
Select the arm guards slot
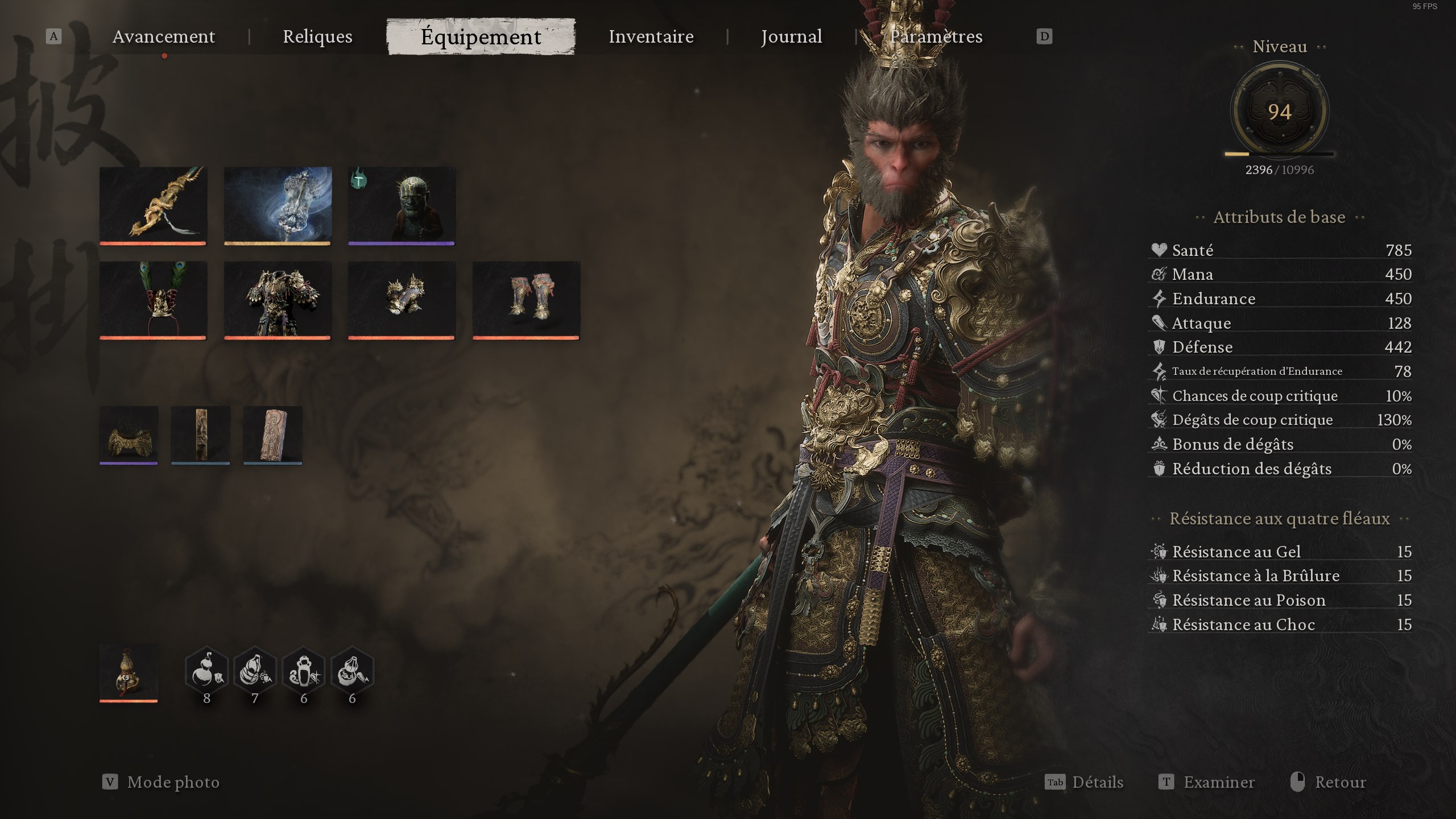click(402, 300)
